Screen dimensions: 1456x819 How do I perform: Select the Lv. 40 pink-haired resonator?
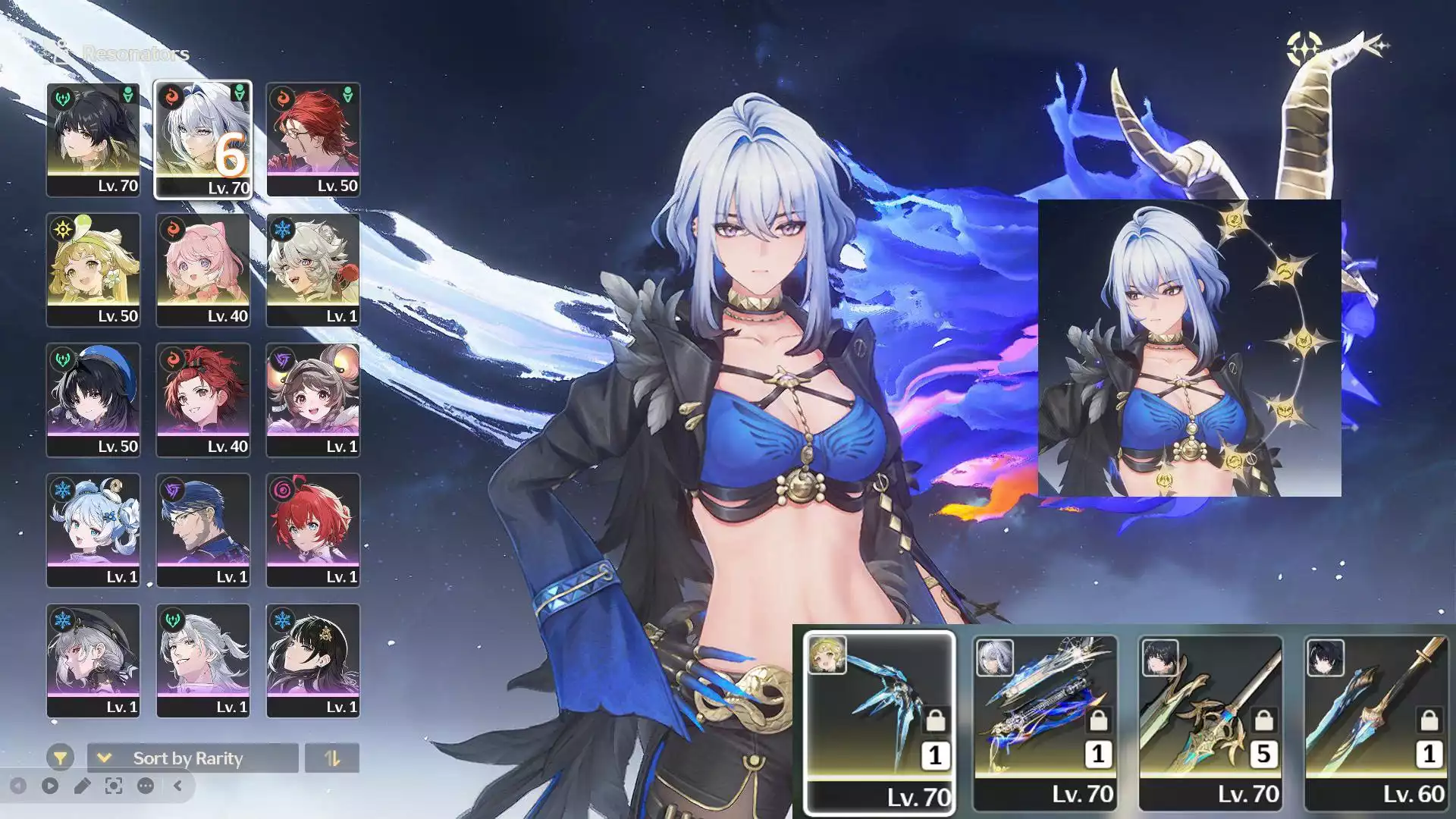point(203,267)
